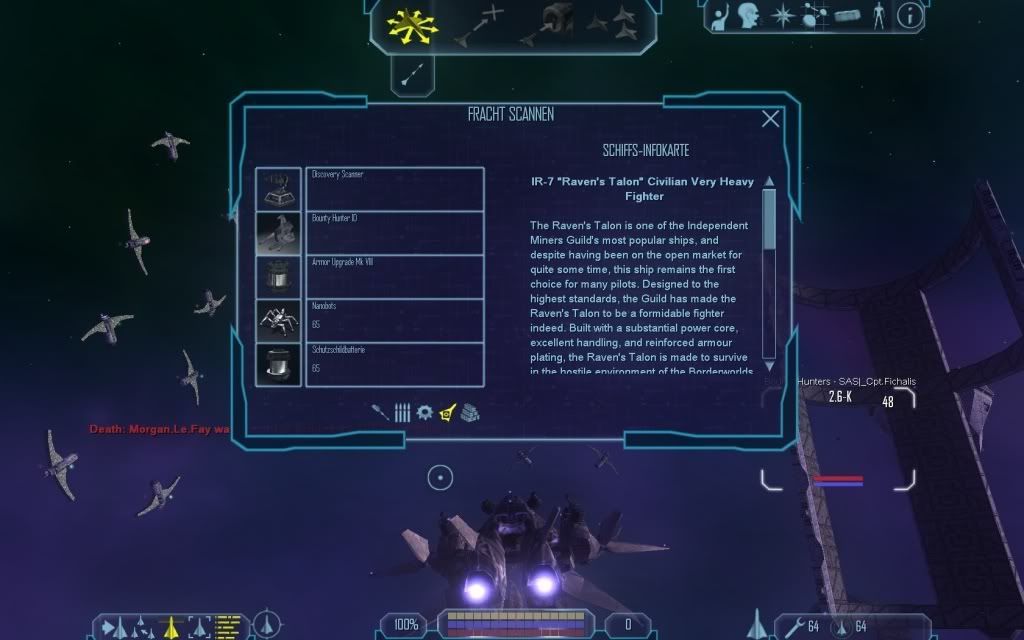Open the star-shaped nav map icon
Screen dimensions: 1024x640
781,16
